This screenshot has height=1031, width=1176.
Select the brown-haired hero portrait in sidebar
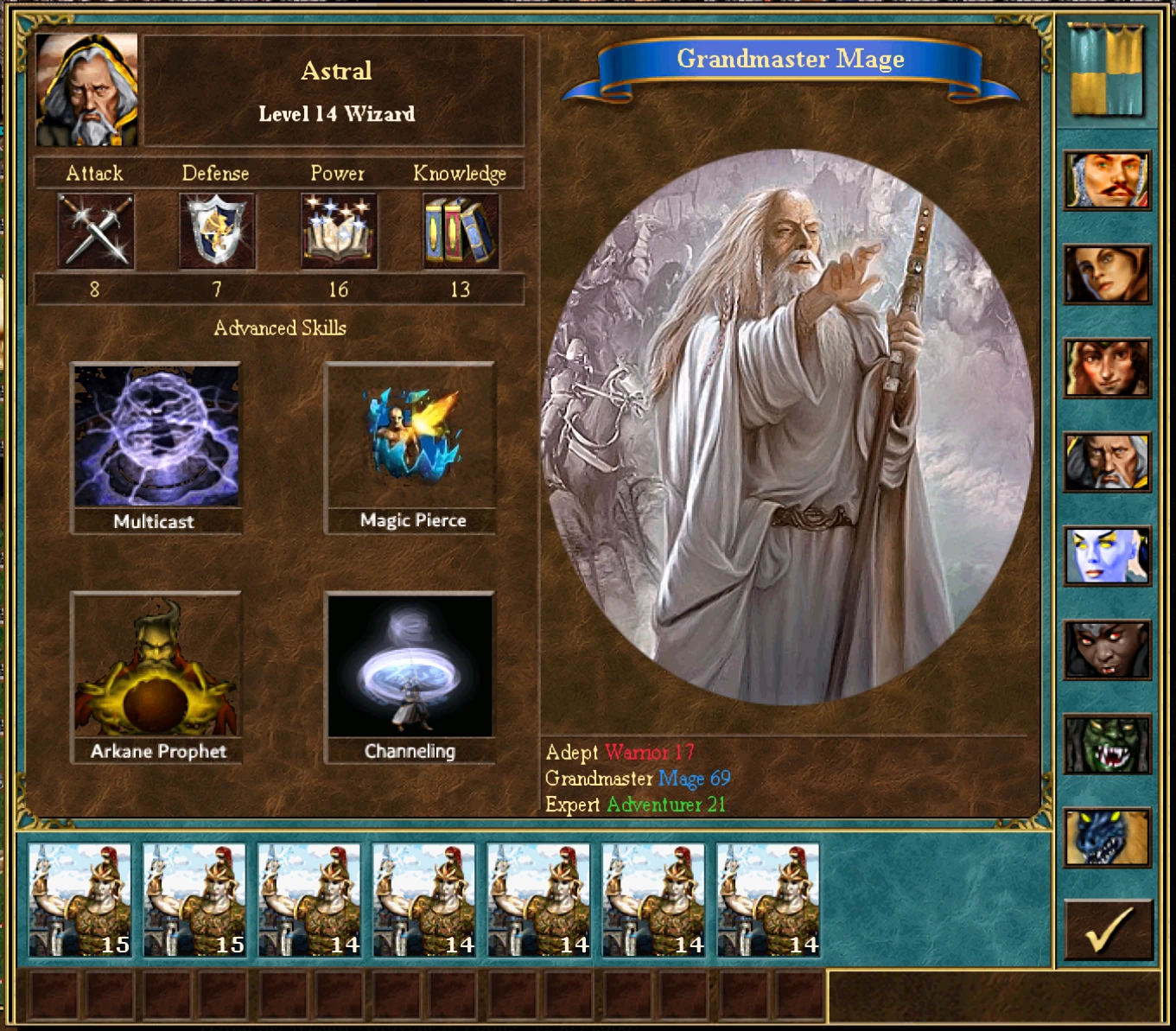(1107, 368)
